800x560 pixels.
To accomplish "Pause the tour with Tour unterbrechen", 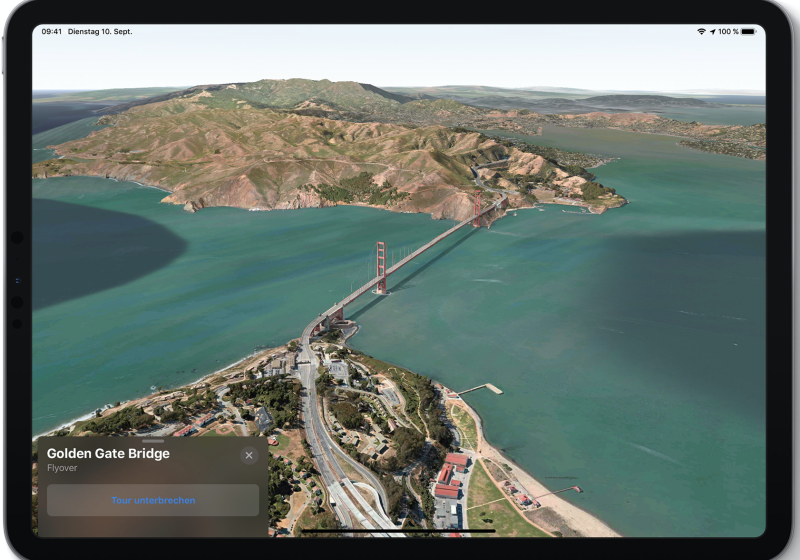I will click(153, 500).
